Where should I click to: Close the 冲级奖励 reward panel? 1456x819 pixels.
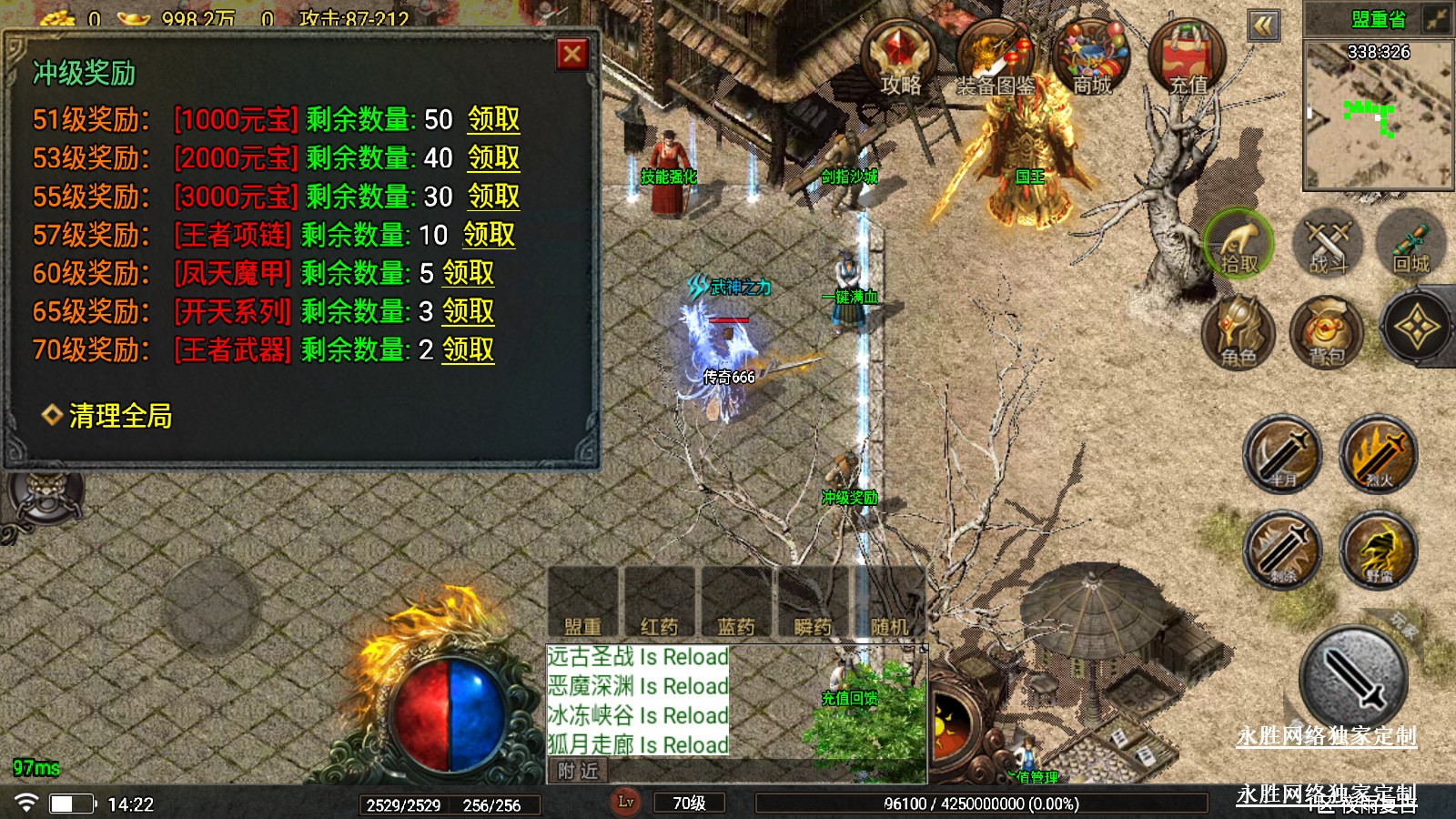click(x=572, y=55)
